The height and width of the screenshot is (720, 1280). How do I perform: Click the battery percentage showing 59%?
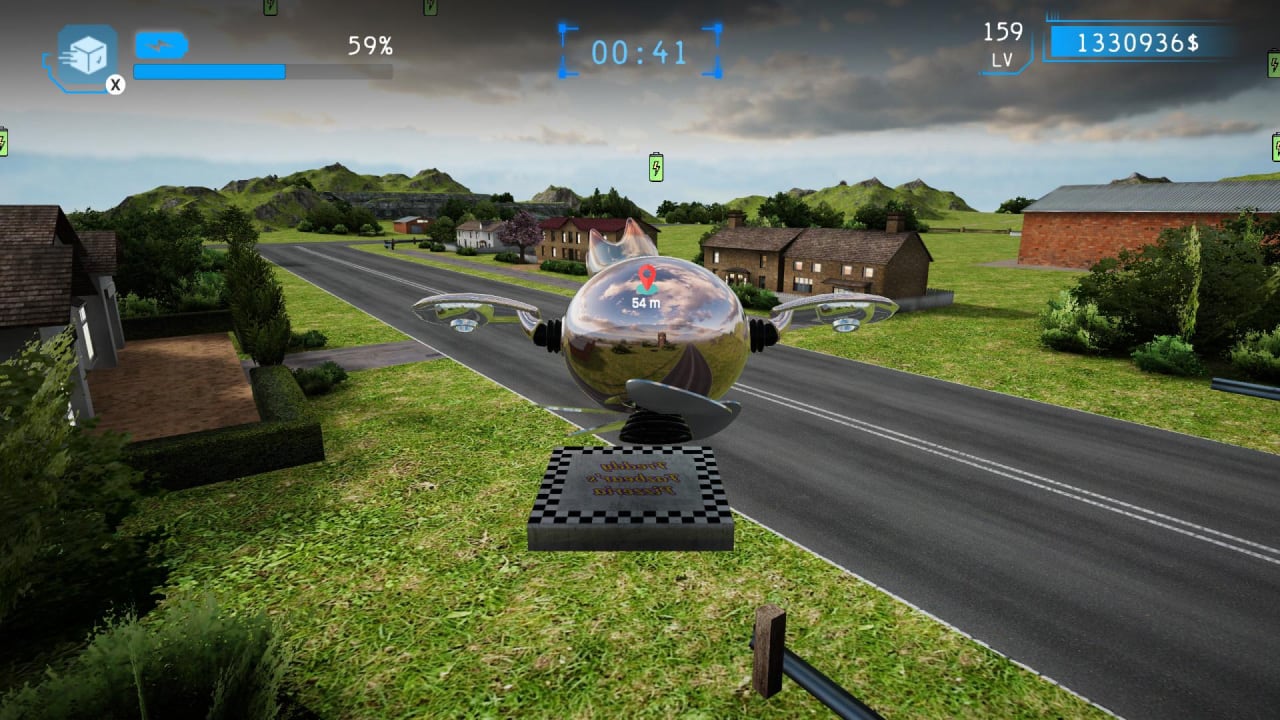pyautogui.click(x=370, y=44)
